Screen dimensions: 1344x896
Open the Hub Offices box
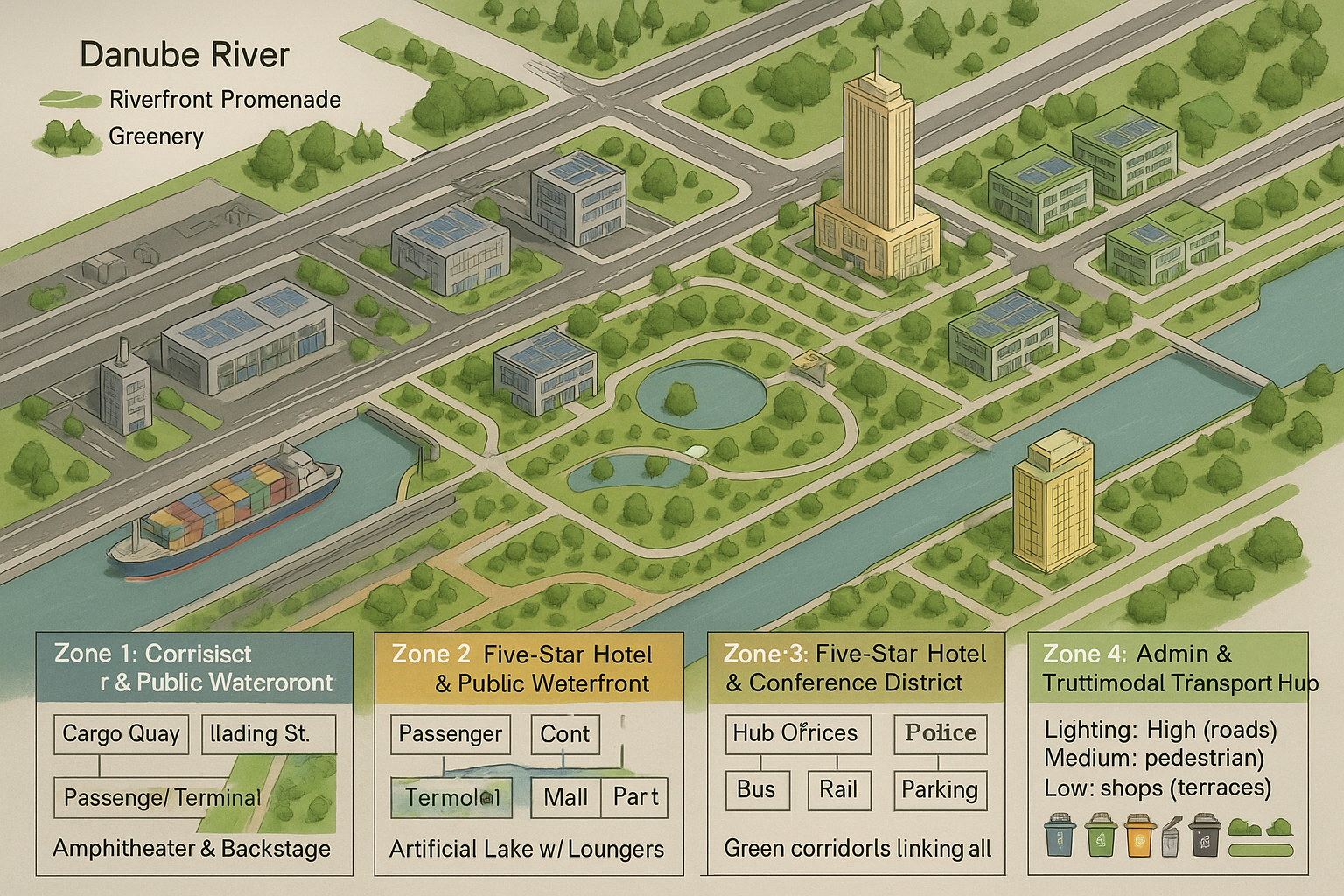point(797,733)
